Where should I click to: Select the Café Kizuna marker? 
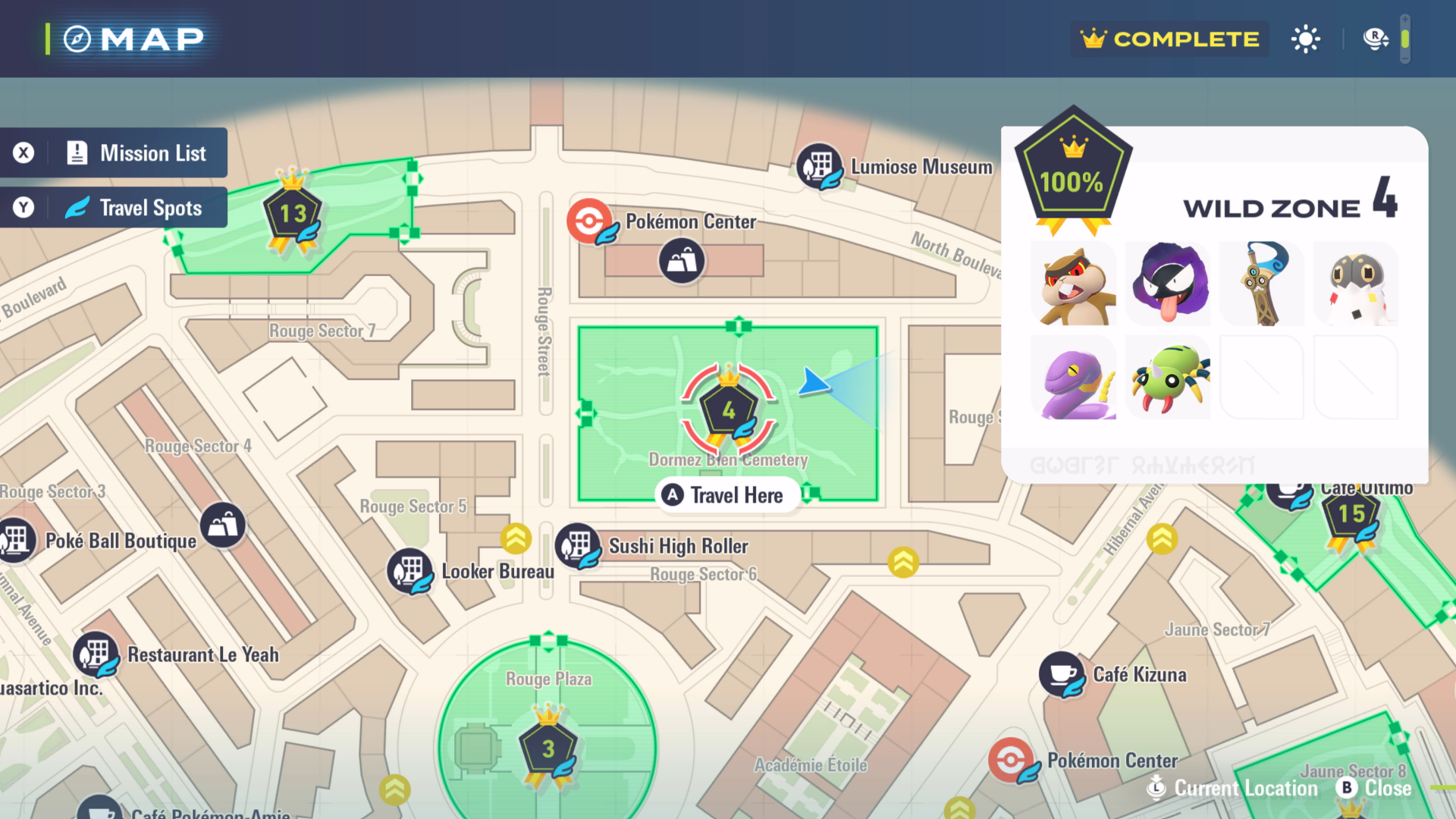point(1062,674)
